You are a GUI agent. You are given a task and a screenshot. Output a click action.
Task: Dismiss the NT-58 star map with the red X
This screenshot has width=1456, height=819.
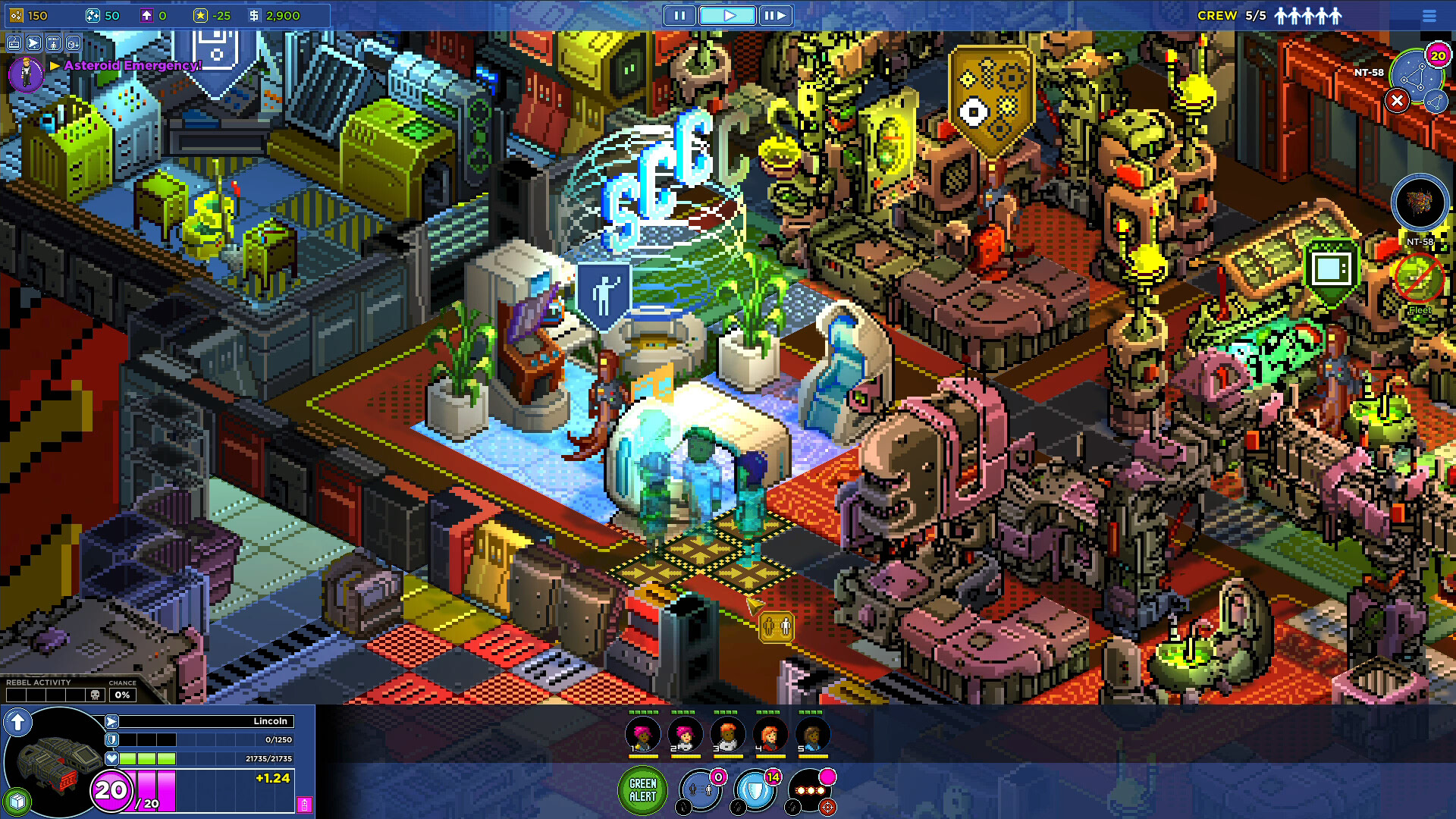1398,101
